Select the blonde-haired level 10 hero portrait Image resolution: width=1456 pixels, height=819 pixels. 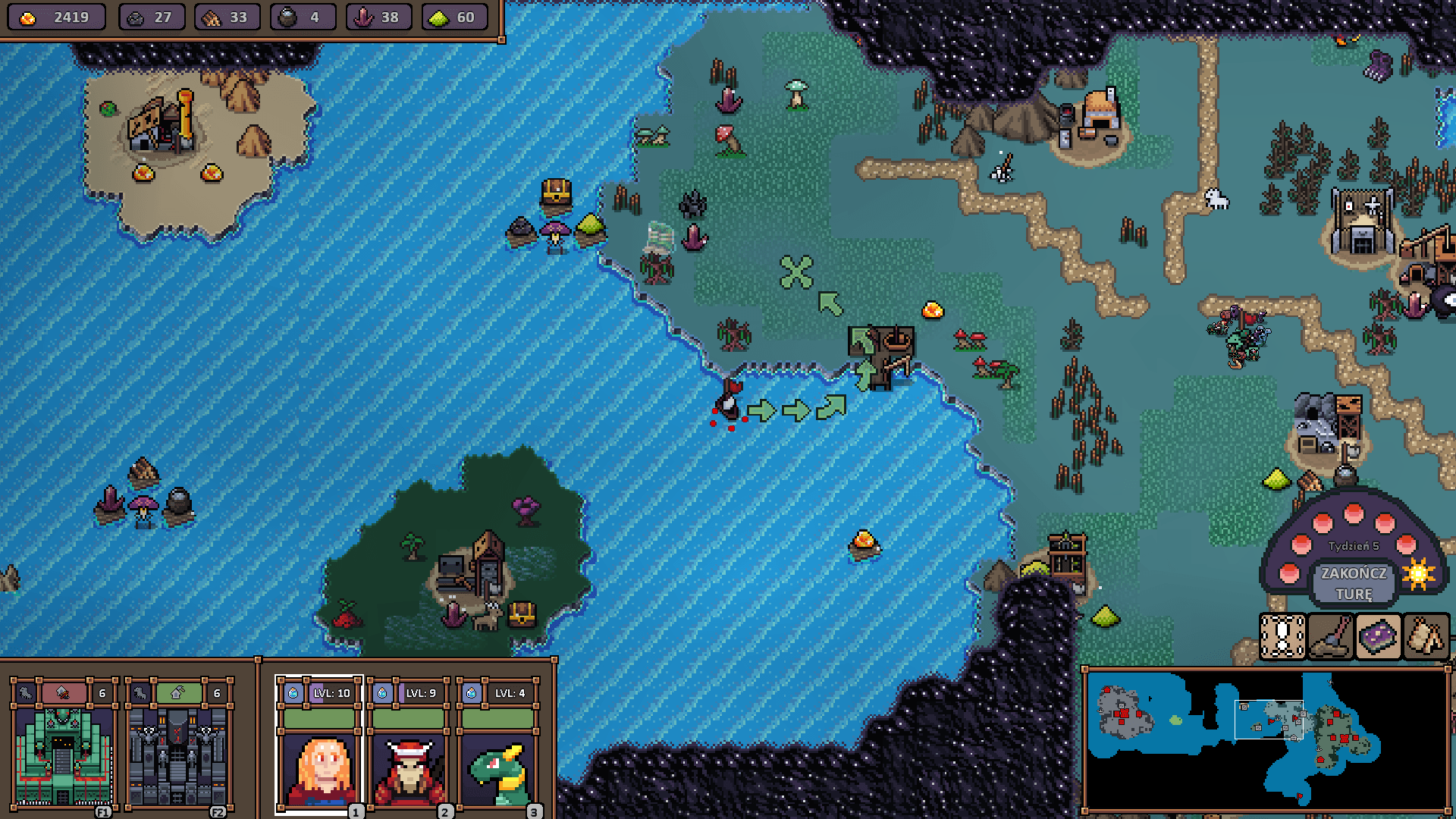click(319, 770)
